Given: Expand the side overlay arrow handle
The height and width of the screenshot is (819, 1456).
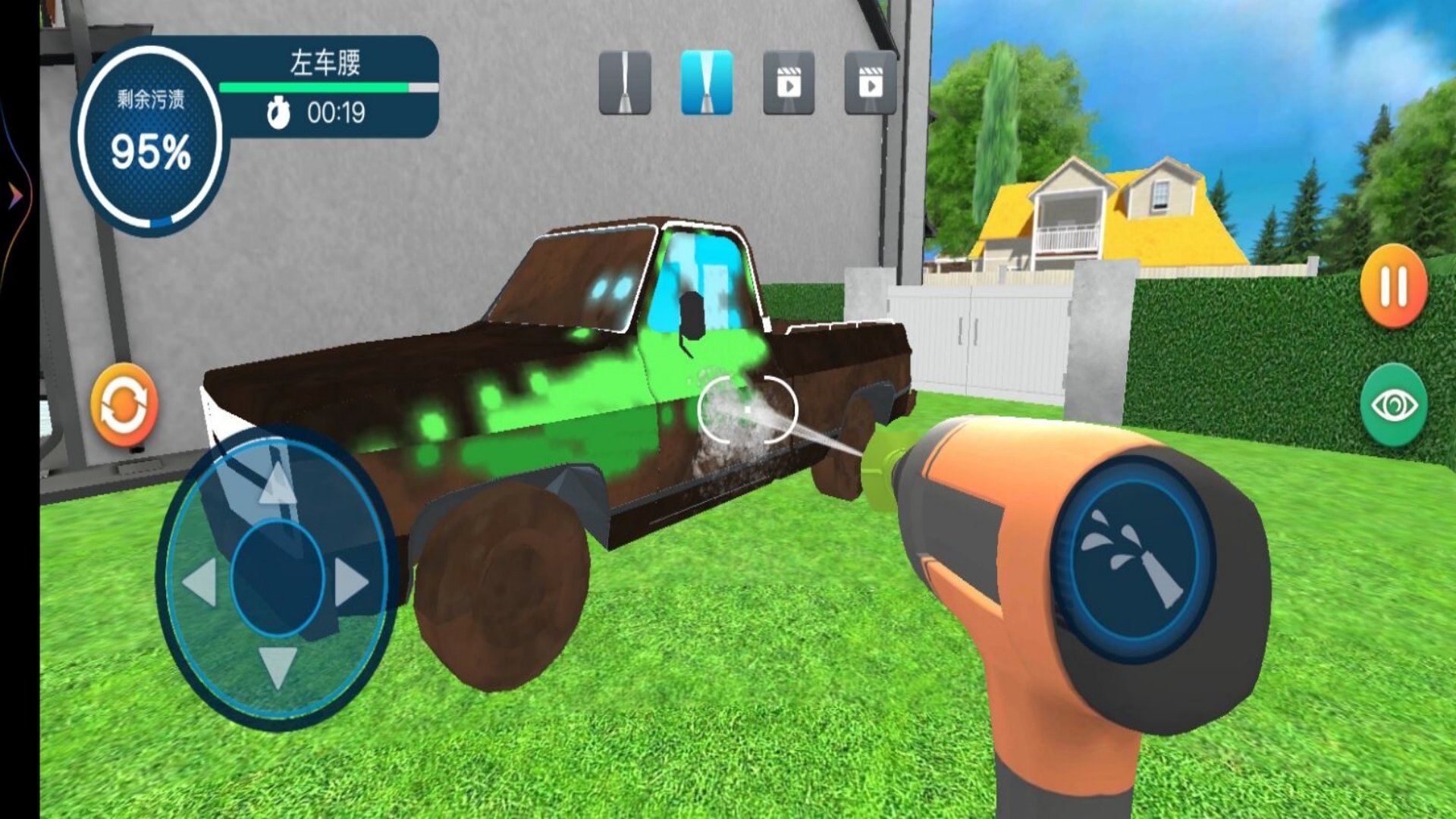Looking at the screenshot, I should (x=15, y=196).
